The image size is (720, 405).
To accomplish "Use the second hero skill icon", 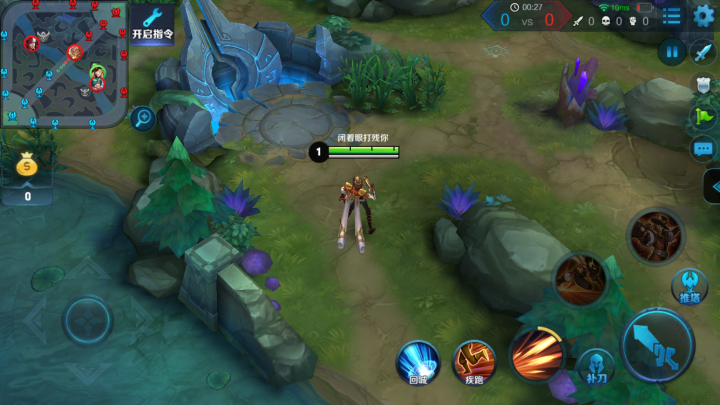I will click(x=580, y=279).
